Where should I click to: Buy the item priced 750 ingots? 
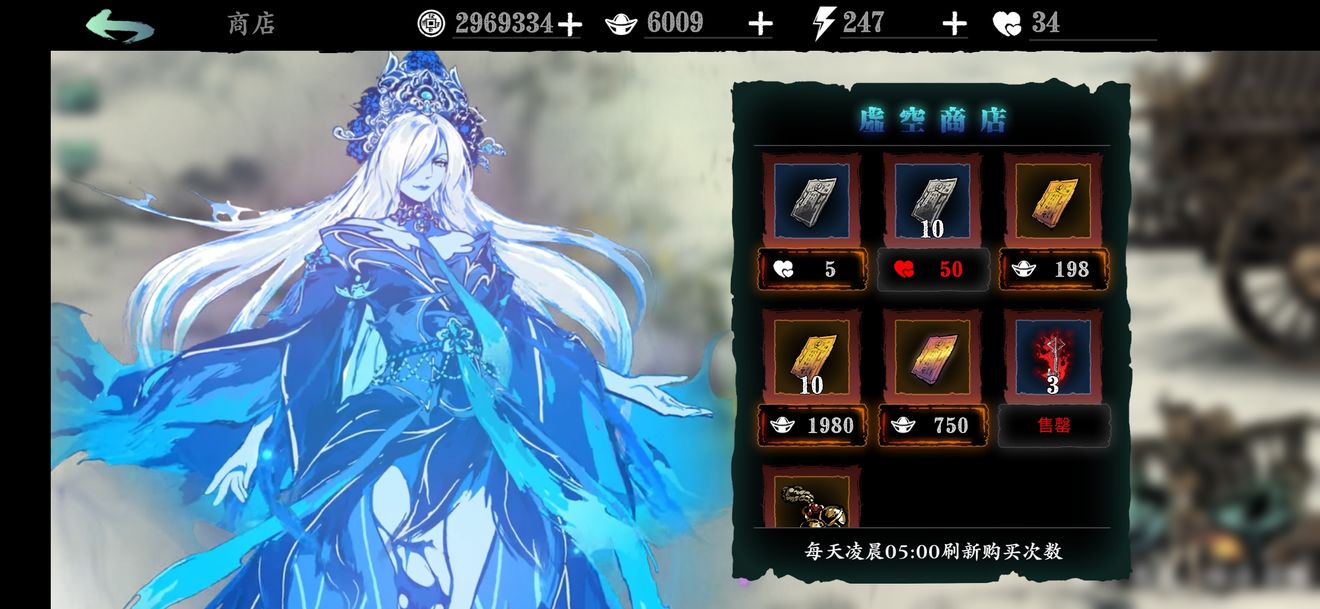932,425
